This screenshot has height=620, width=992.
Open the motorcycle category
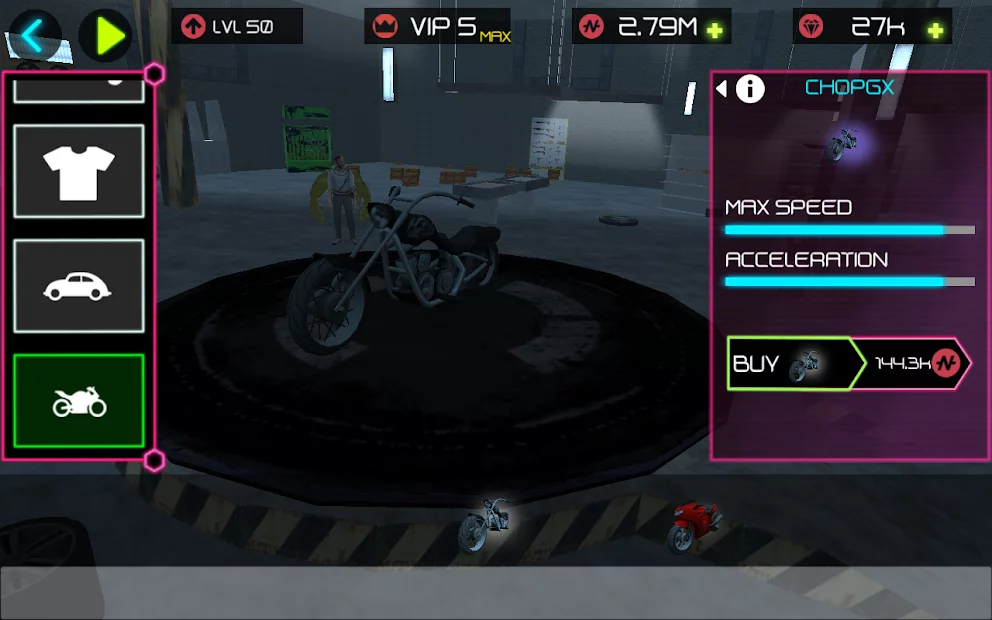click(79, 401)
